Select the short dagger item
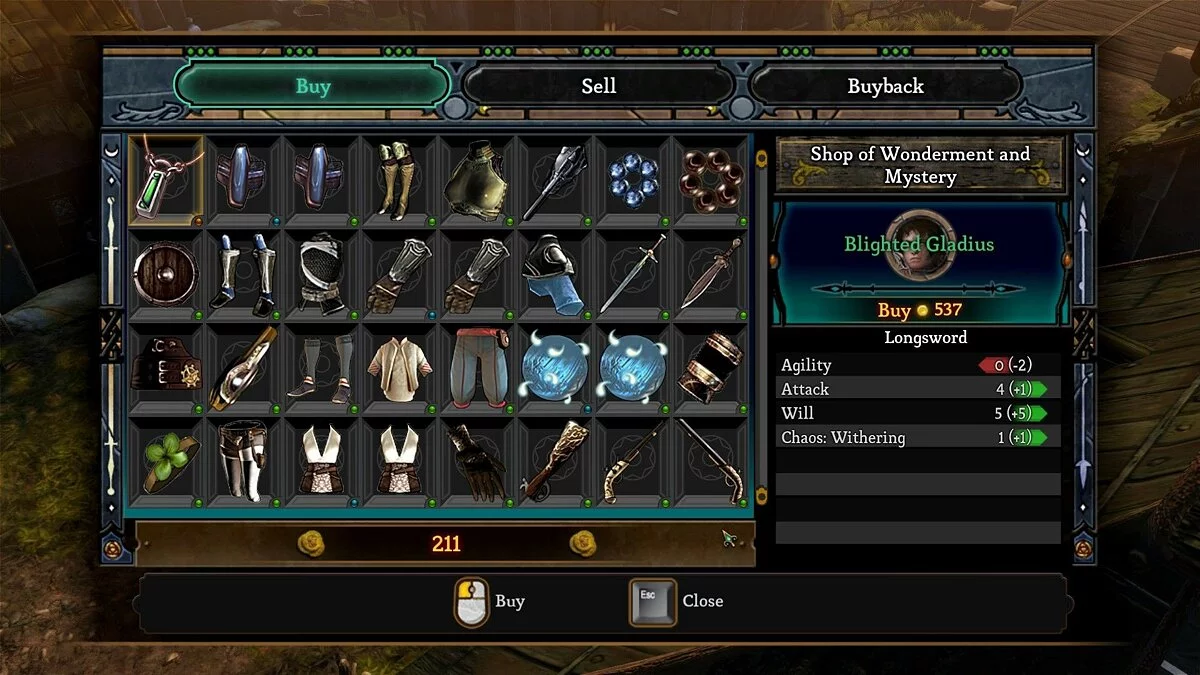The width and height of the screenshot is (1200, 675). point(712,272)
